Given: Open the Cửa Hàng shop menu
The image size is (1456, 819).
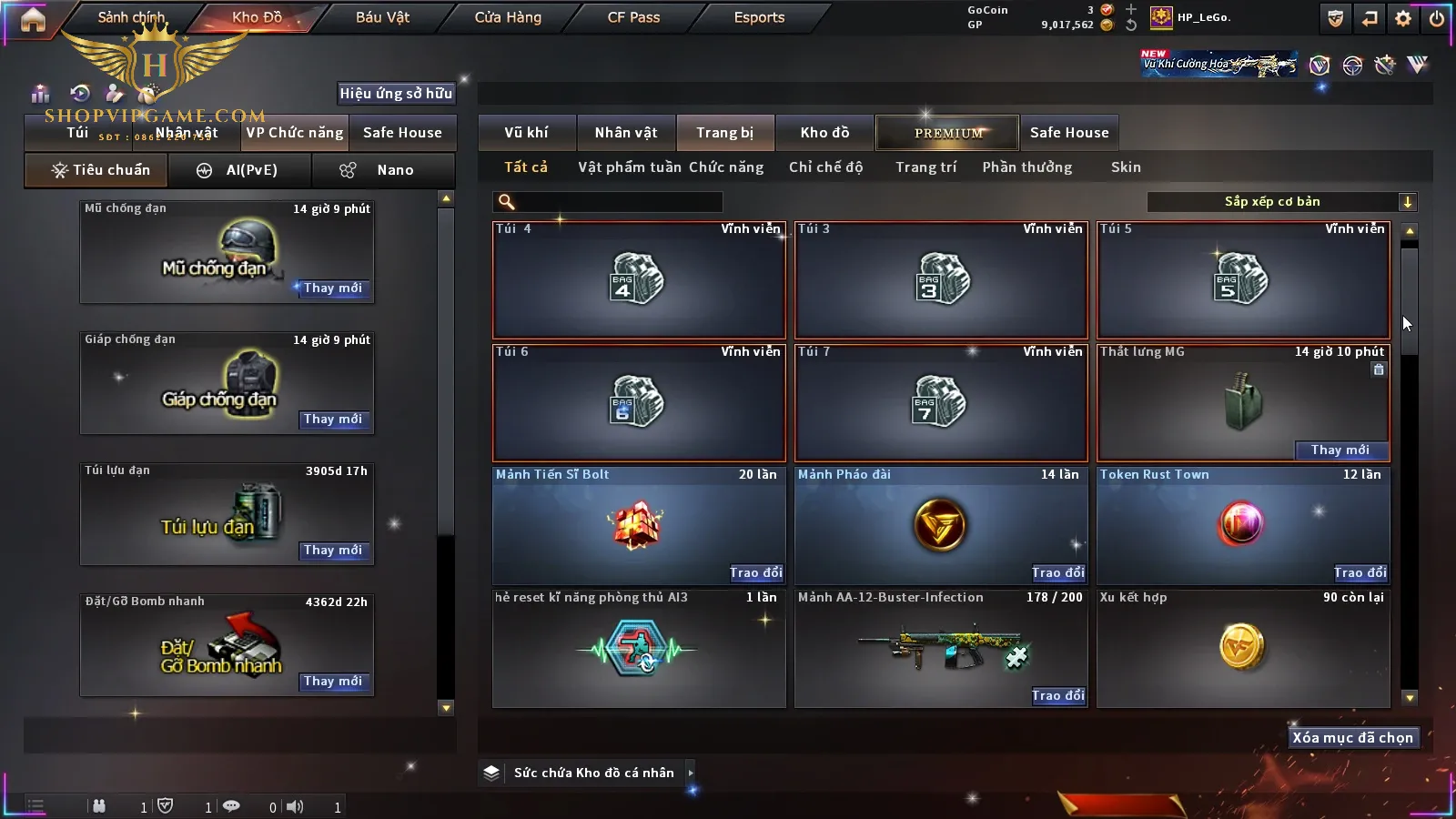Looking at the screenshot, I should [x=508, y=17].
